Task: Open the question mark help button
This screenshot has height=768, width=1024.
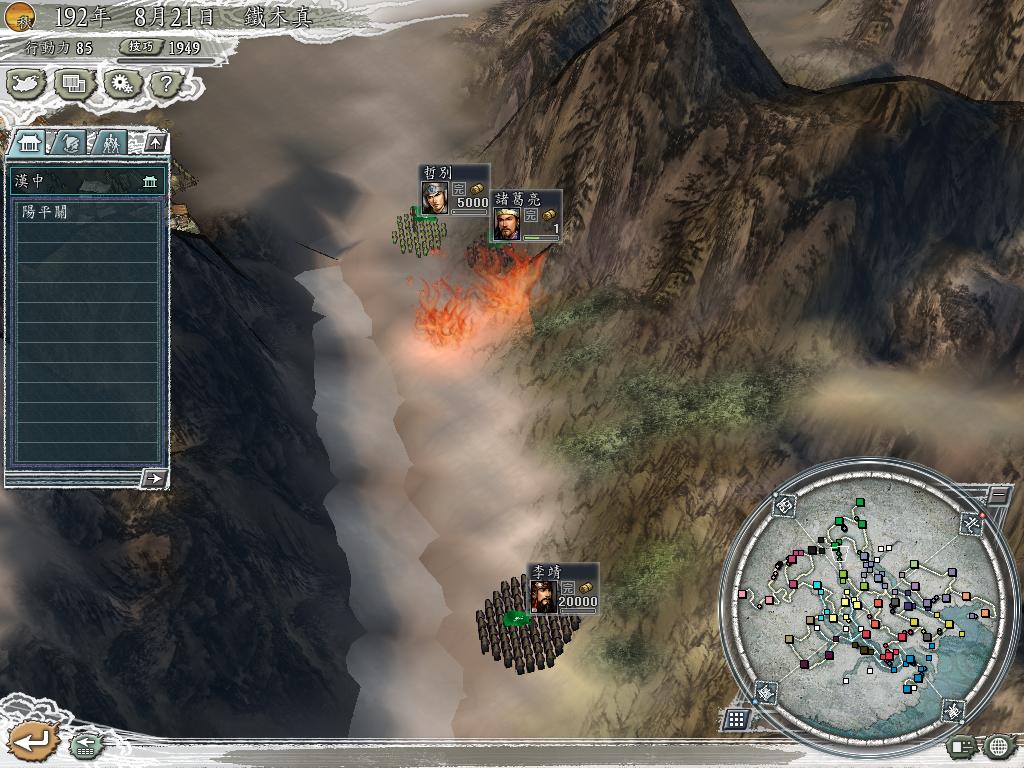Action: pyautogui.click(x=166, y=84)
